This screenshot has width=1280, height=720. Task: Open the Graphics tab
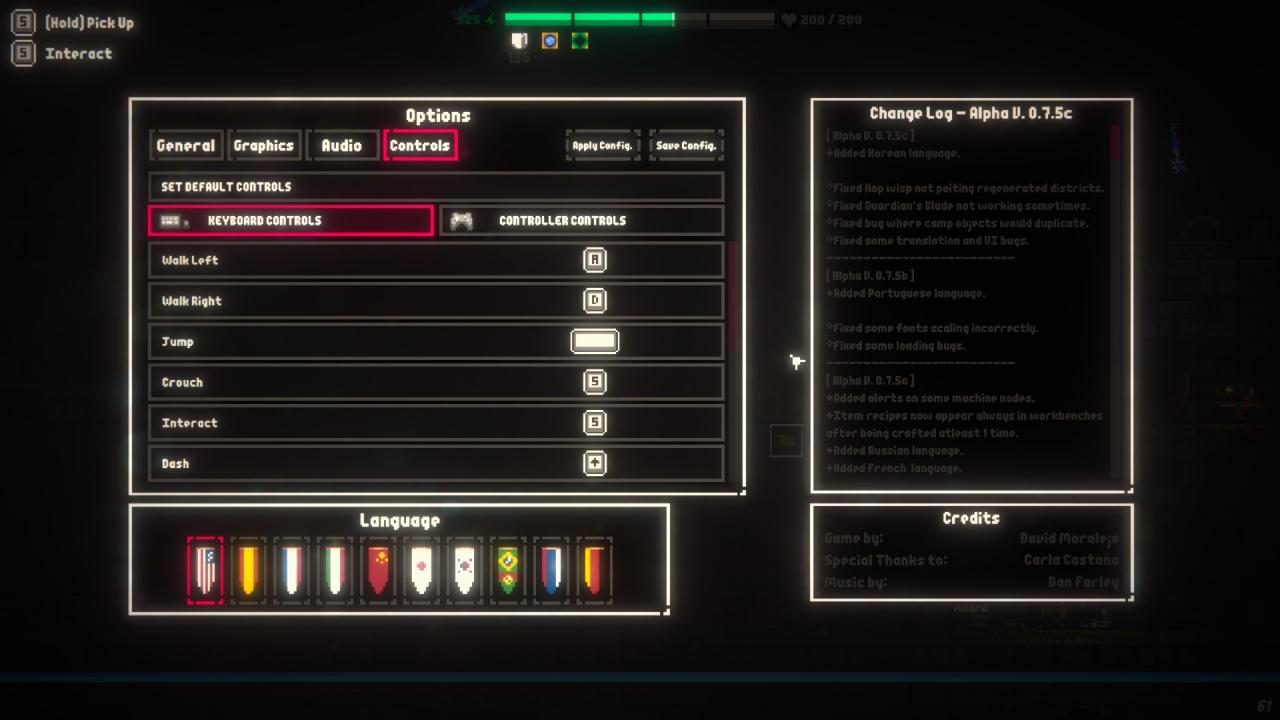264,146
